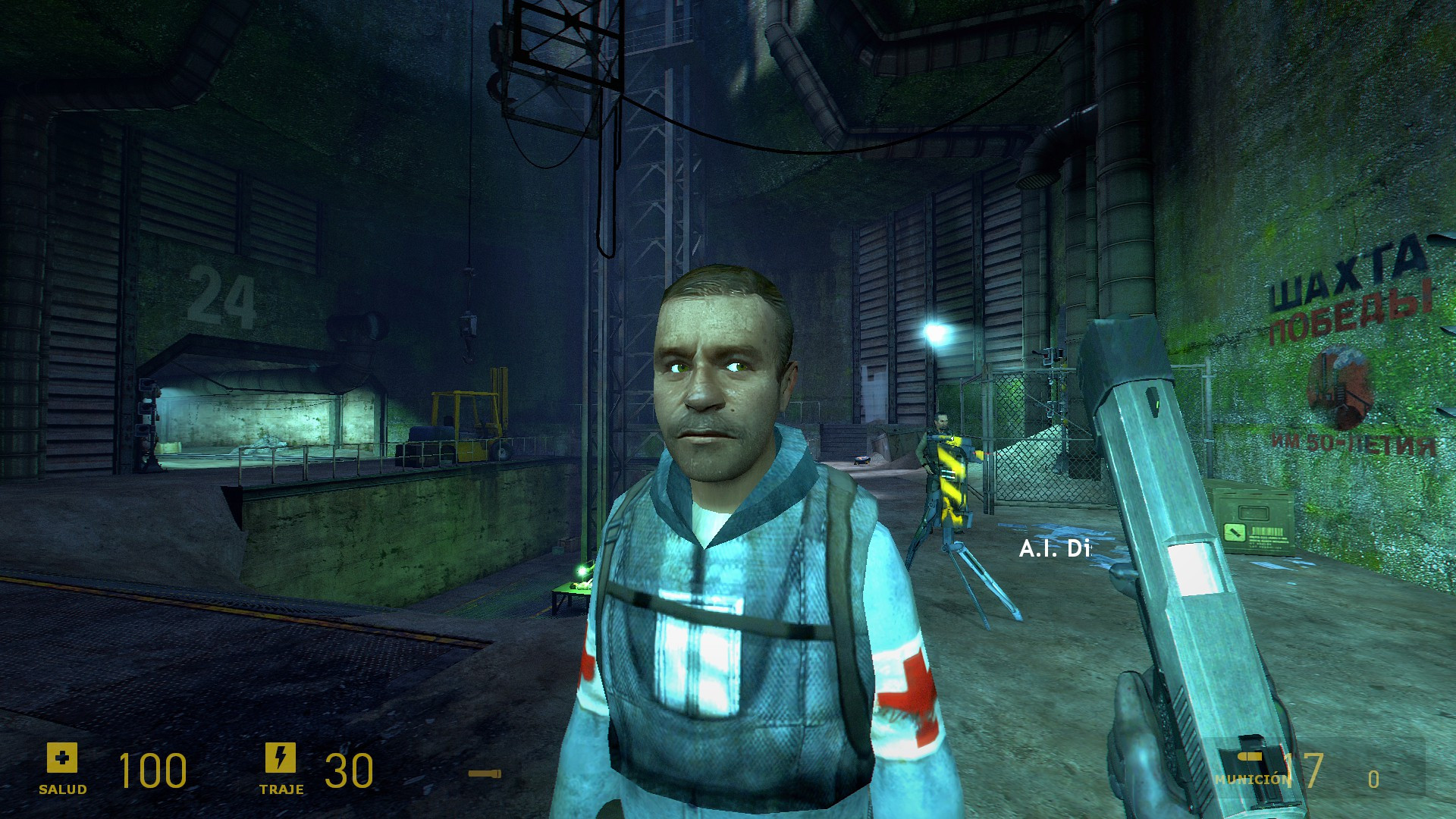Click the medic NPC's face

coord(719,387)
